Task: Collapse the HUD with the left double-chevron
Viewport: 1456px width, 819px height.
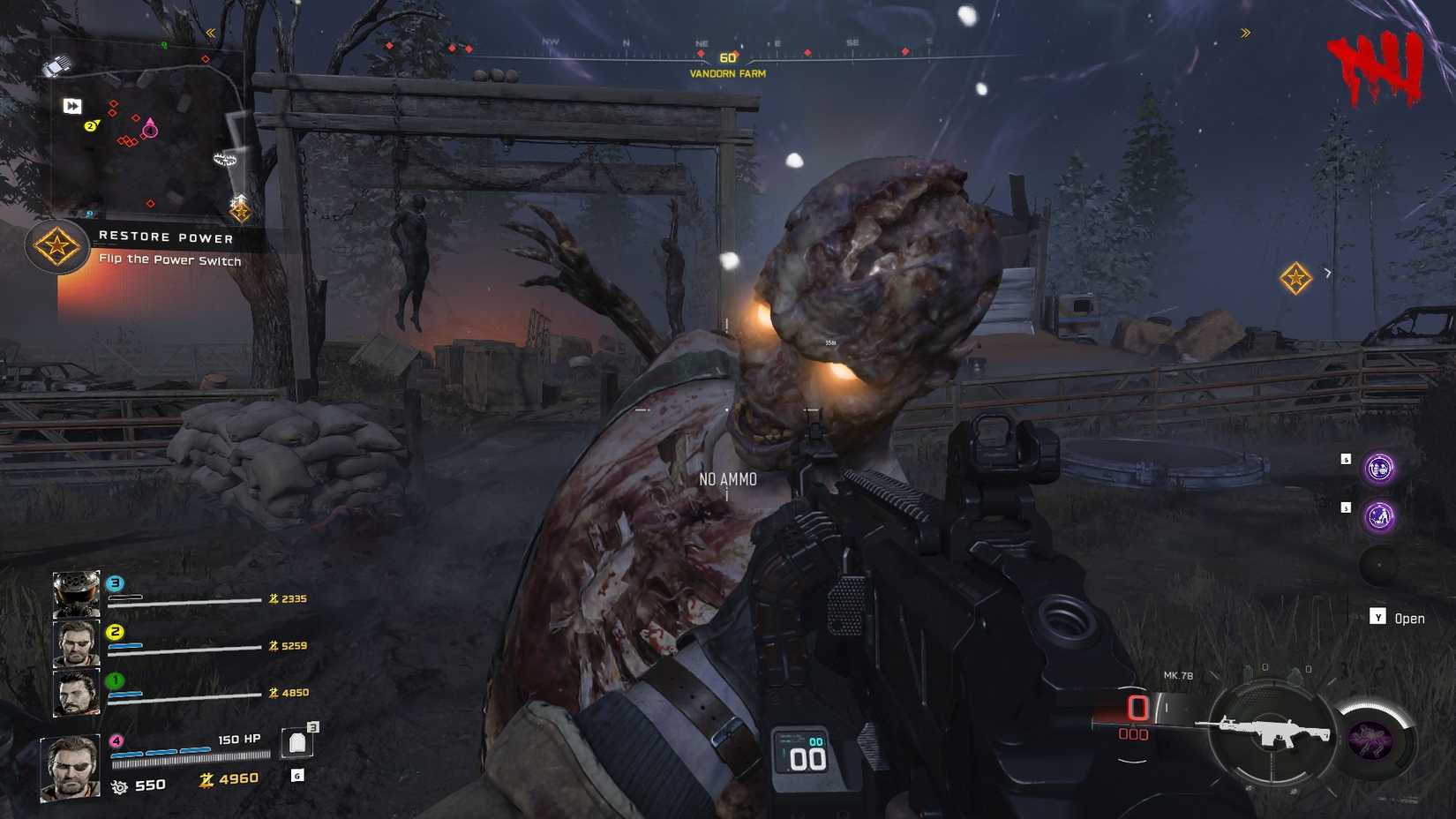Action: click(x=212, y=32)
